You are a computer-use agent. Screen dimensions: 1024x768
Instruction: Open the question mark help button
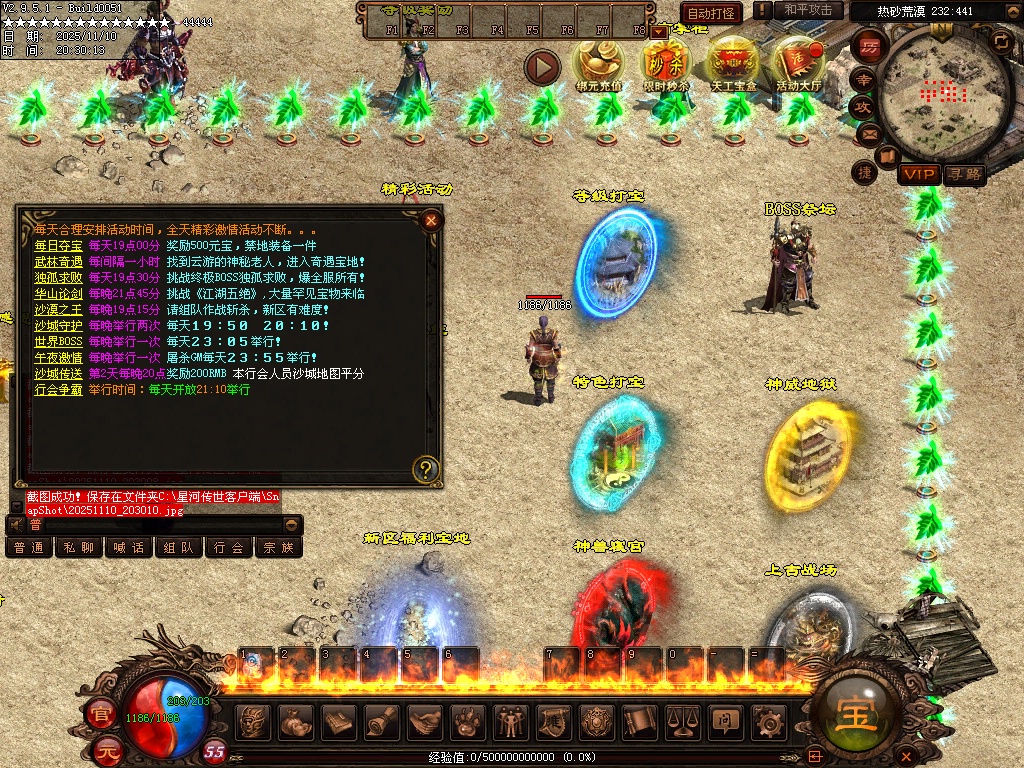click(426, 468)
